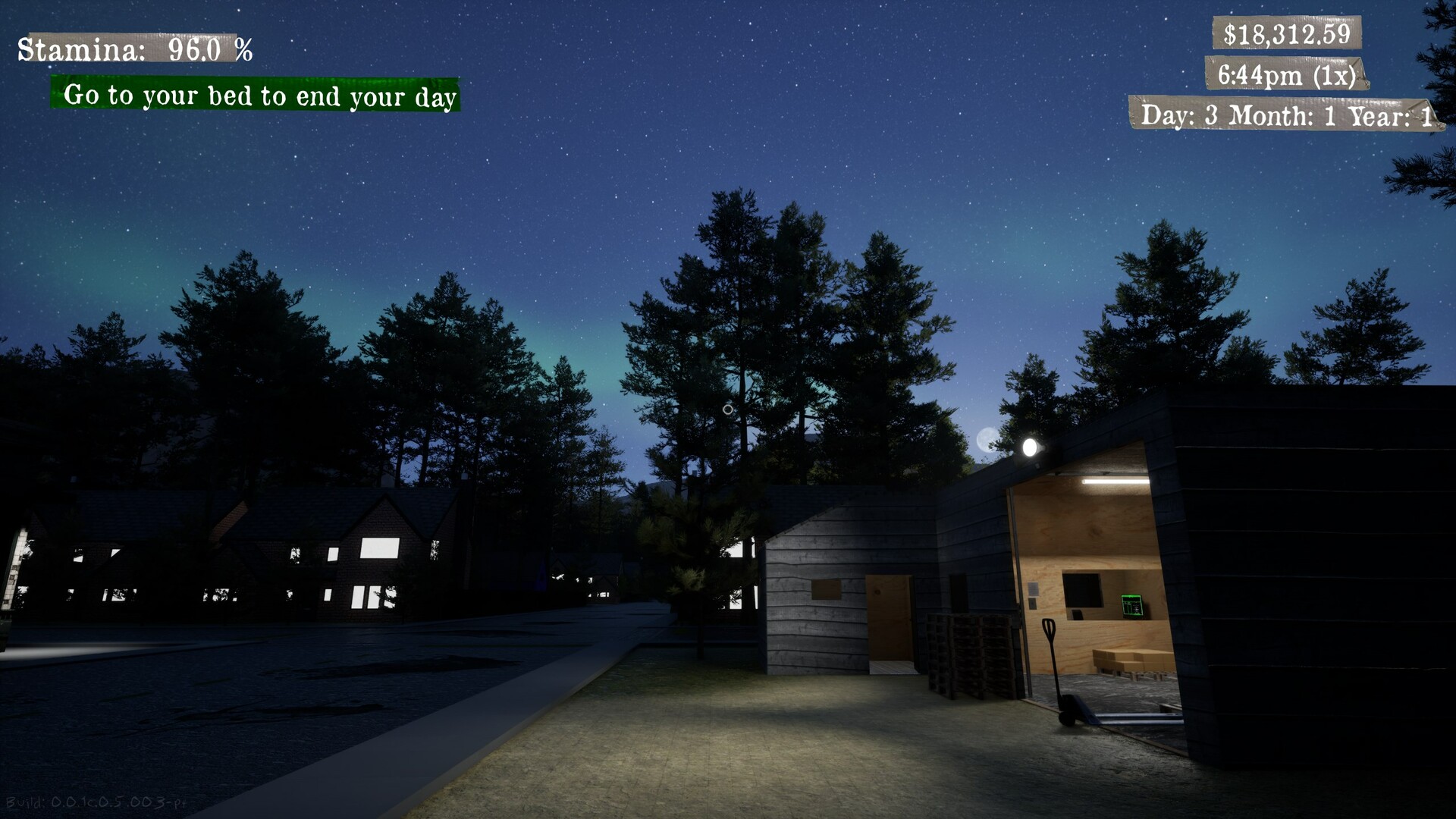Click the crosshair reticle at screen center
Viewport: 1456px width, 819px height.
[728, 408]
